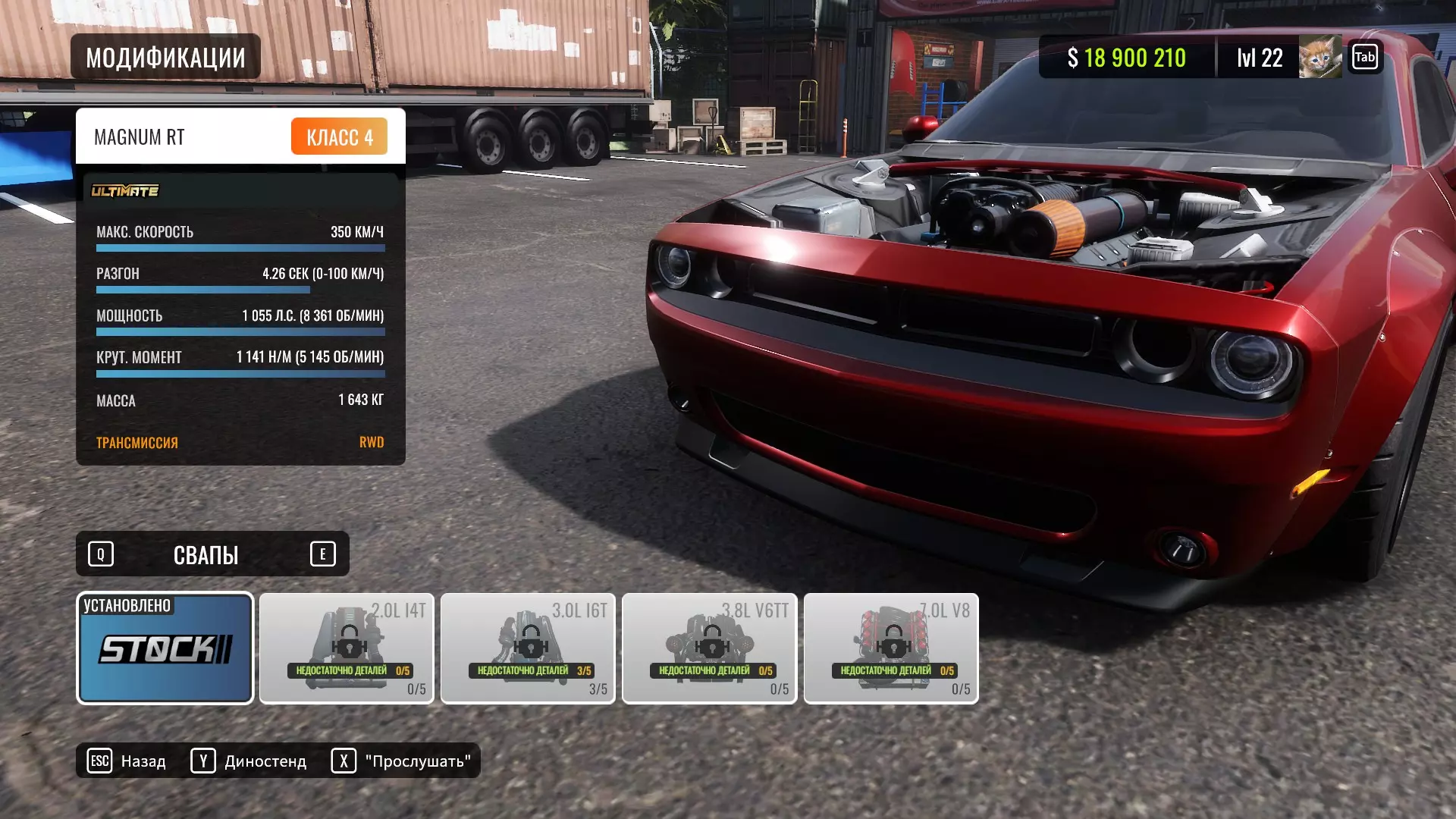Choose the locked 2.0L I4T engine swap
The width and height of the screenshot is (1456, 819).
click(x=347, y=648)
